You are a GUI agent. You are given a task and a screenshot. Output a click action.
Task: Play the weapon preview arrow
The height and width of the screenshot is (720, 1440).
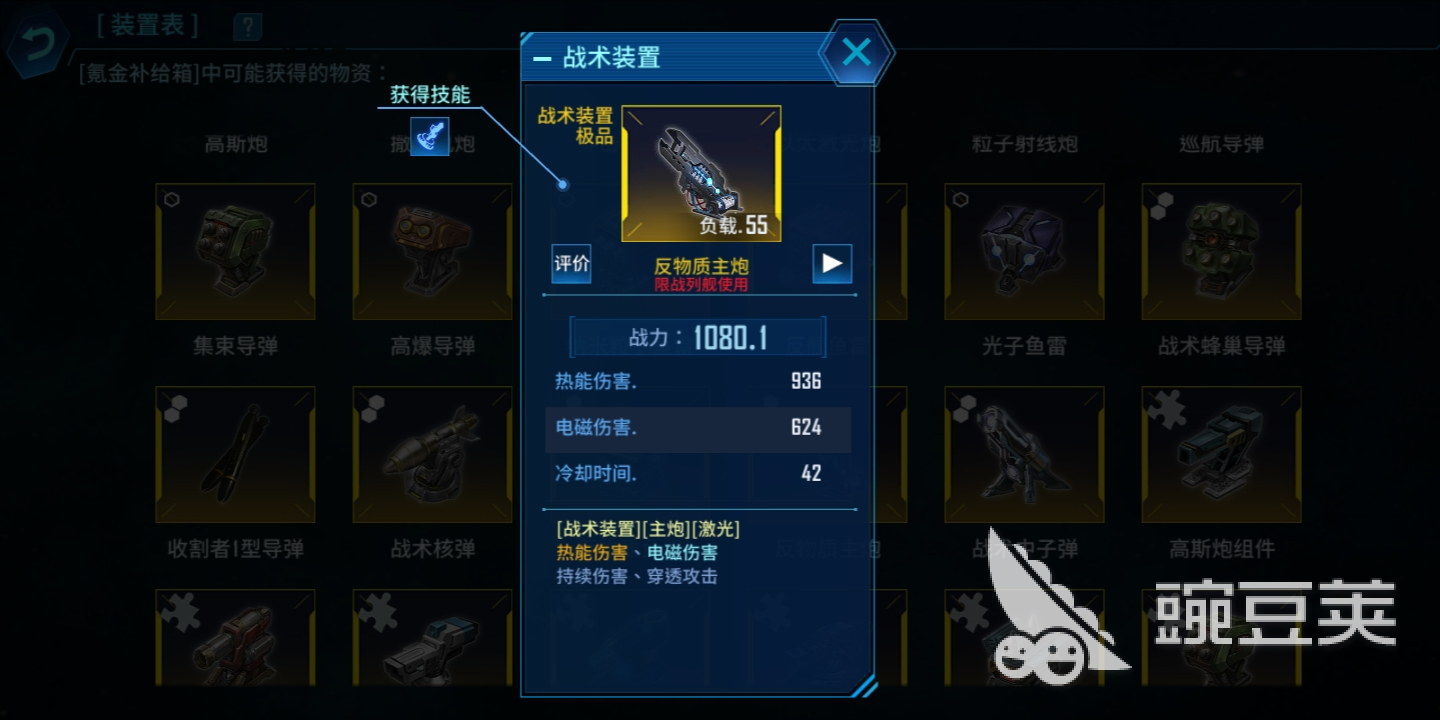click(832, 263)
